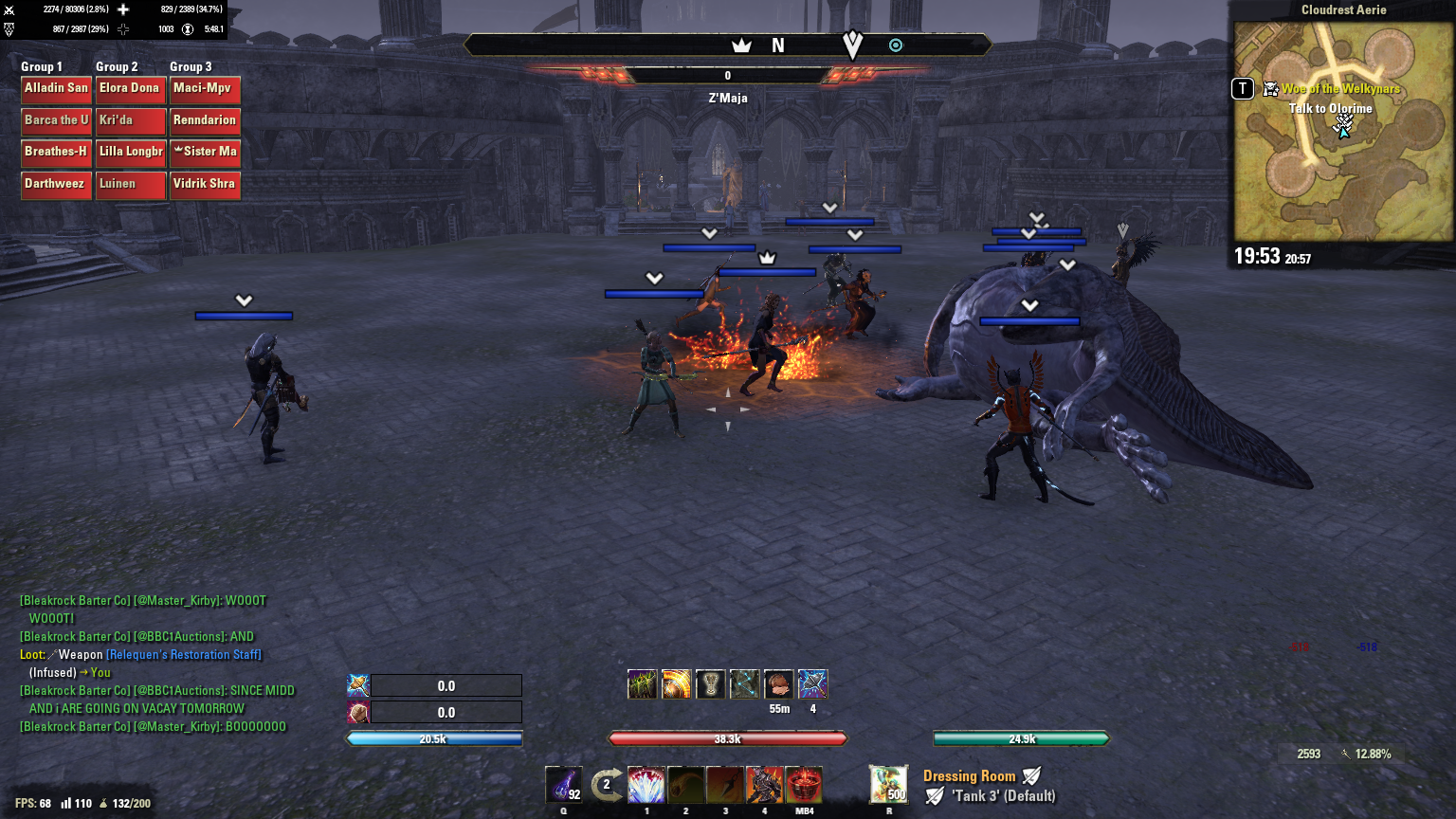This screenshot has height=819, width=1456.
Task: Click the trophy buff icon above the health bar
Action: click(x=711, y=683)
